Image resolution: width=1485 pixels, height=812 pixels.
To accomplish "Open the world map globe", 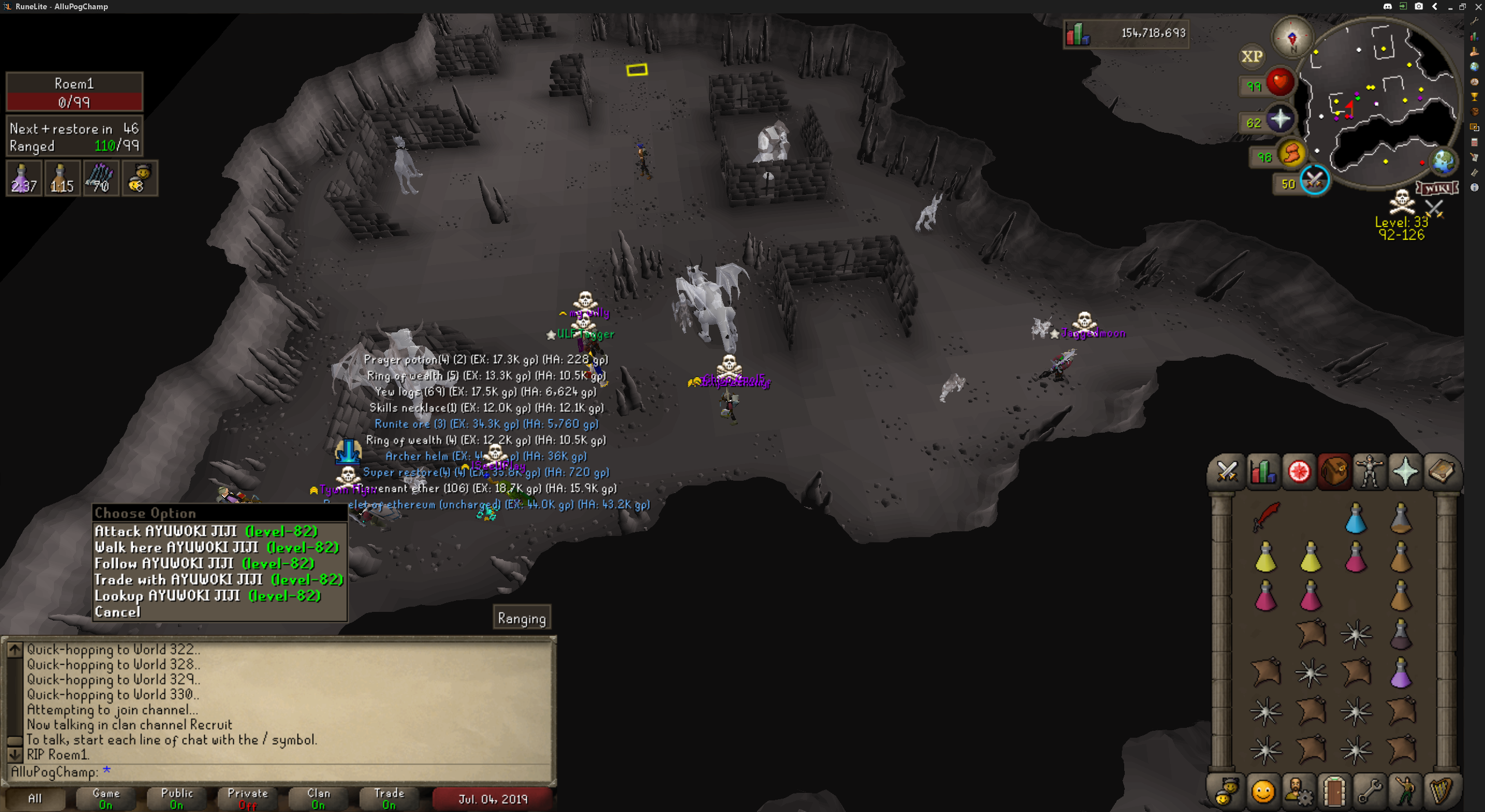I will (1443, 162).
